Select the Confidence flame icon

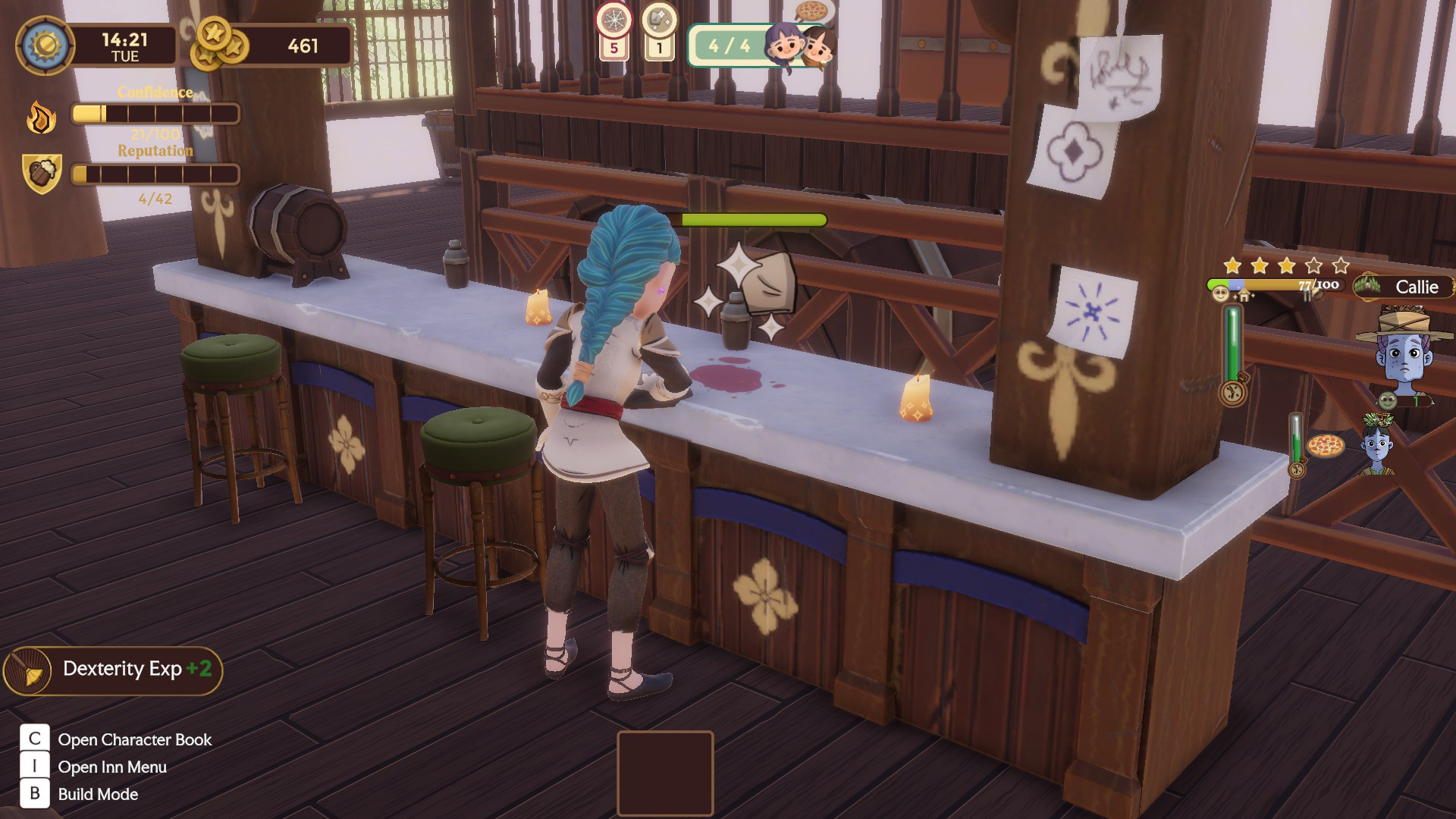point(41,118)
